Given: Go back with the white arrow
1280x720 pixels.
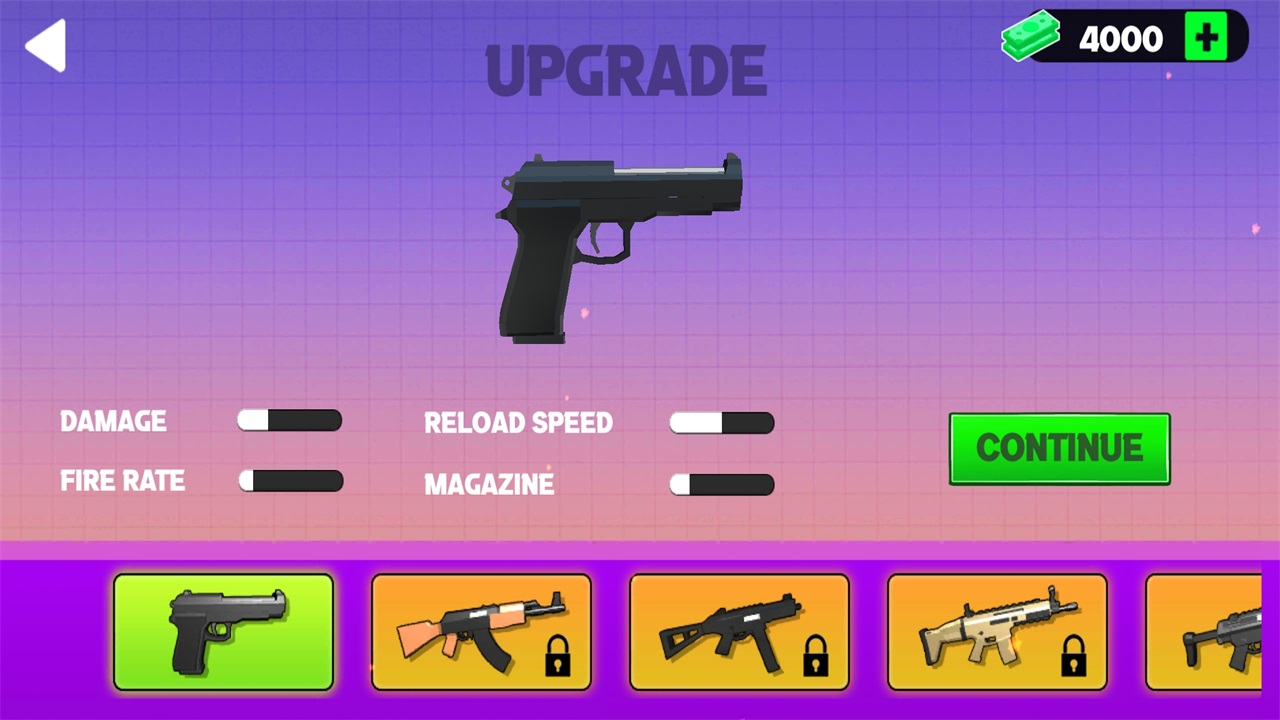Looking at the screenshot, I should point(46,45).
